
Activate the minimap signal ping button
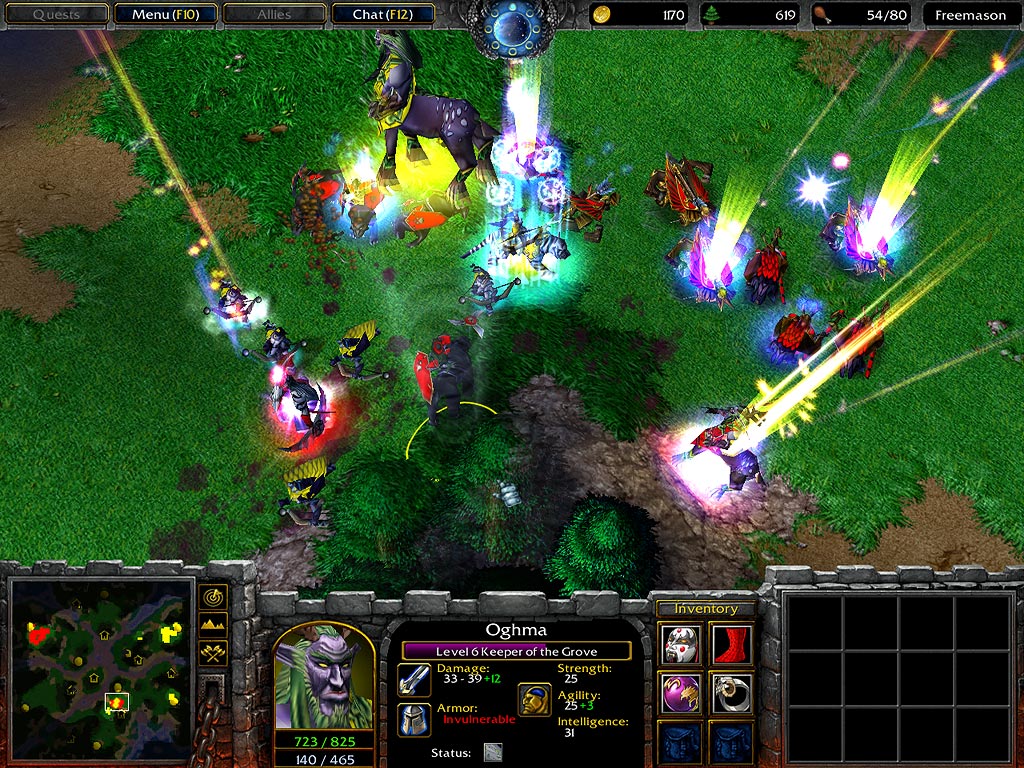[213, 597]
